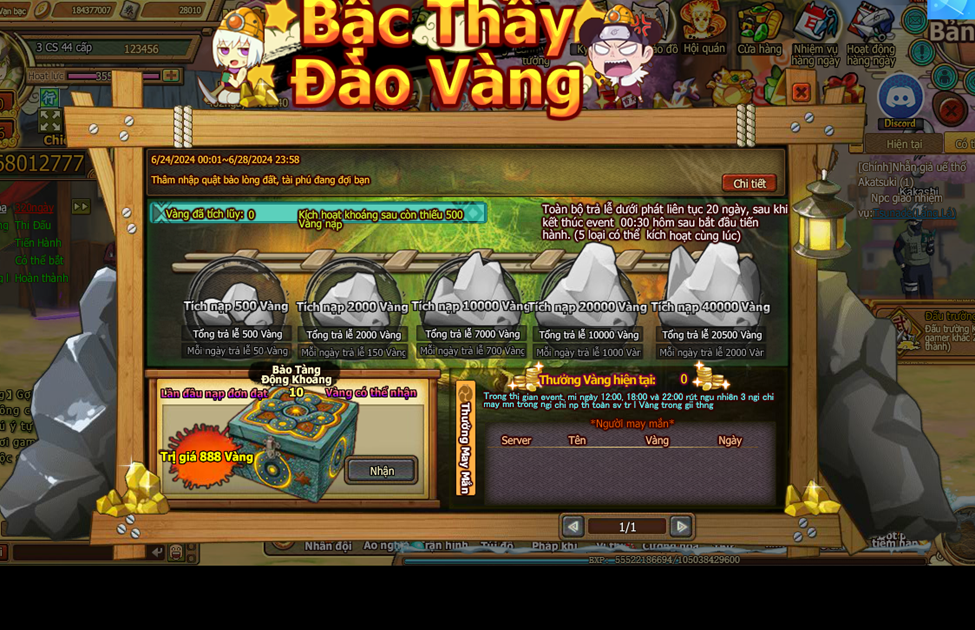Viewport: 975px width, 630px height.
Task: Close the Bậc Thầy Đào Vàng event window
Action: click(x=801, y=93)
